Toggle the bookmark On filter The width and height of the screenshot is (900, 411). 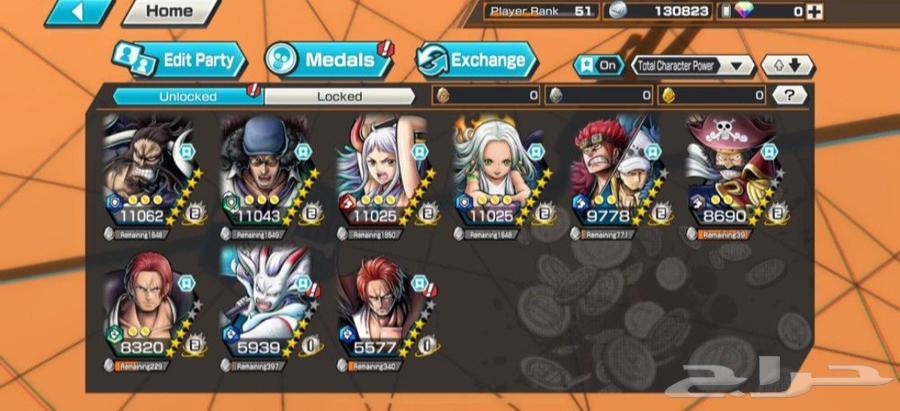pos(597,65)
